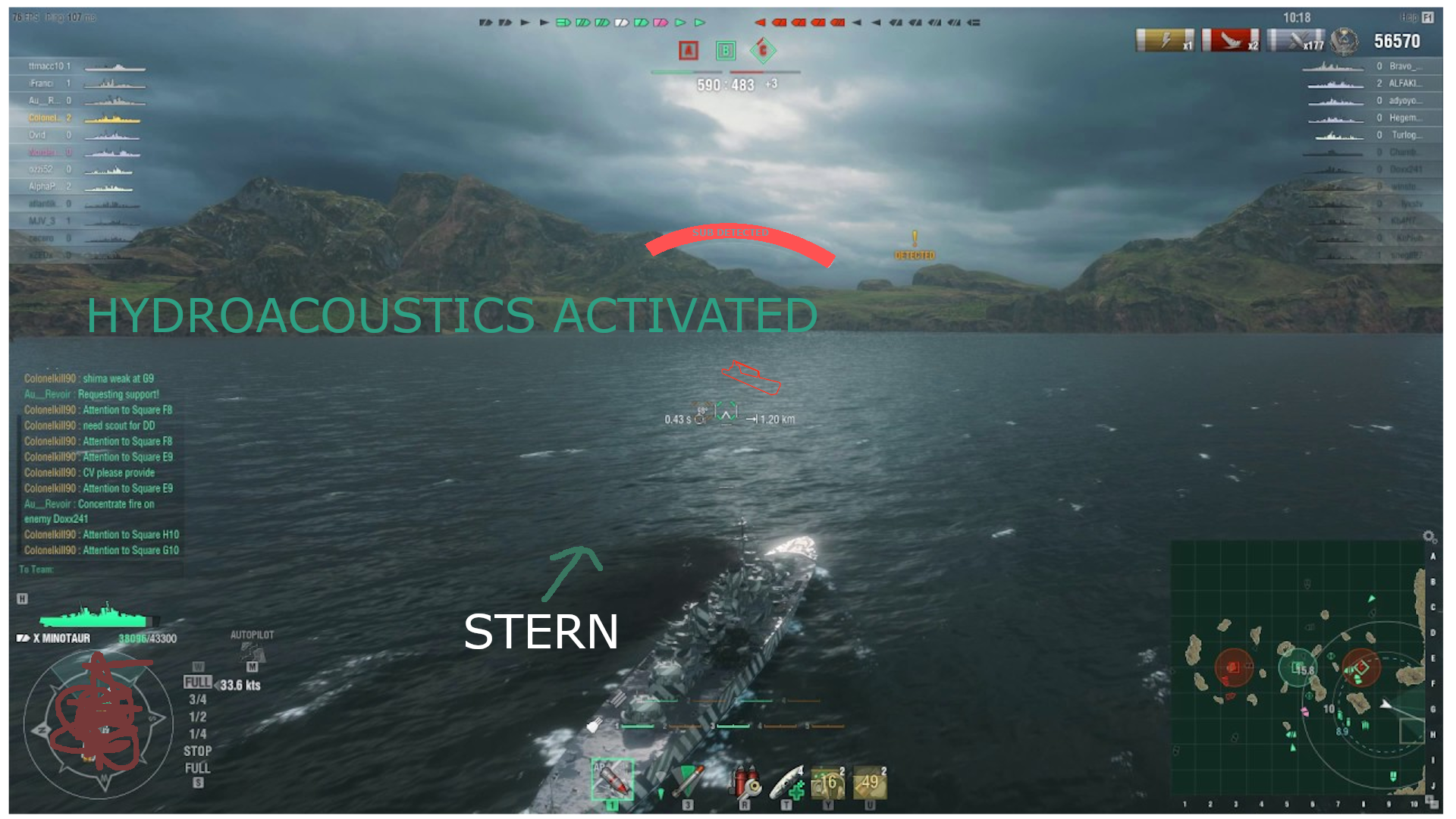Click the aircraft shot down x177 ribbon

1295,40
